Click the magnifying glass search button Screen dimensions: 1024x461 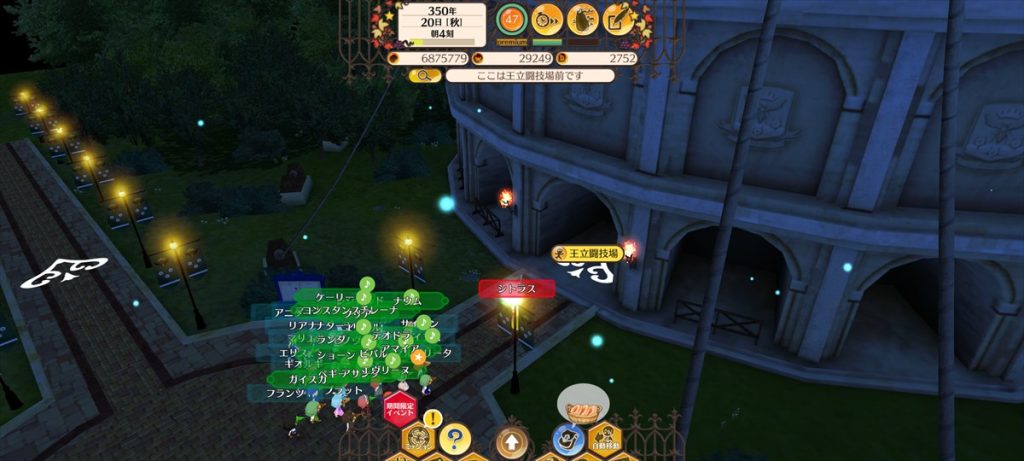point(424,75)
